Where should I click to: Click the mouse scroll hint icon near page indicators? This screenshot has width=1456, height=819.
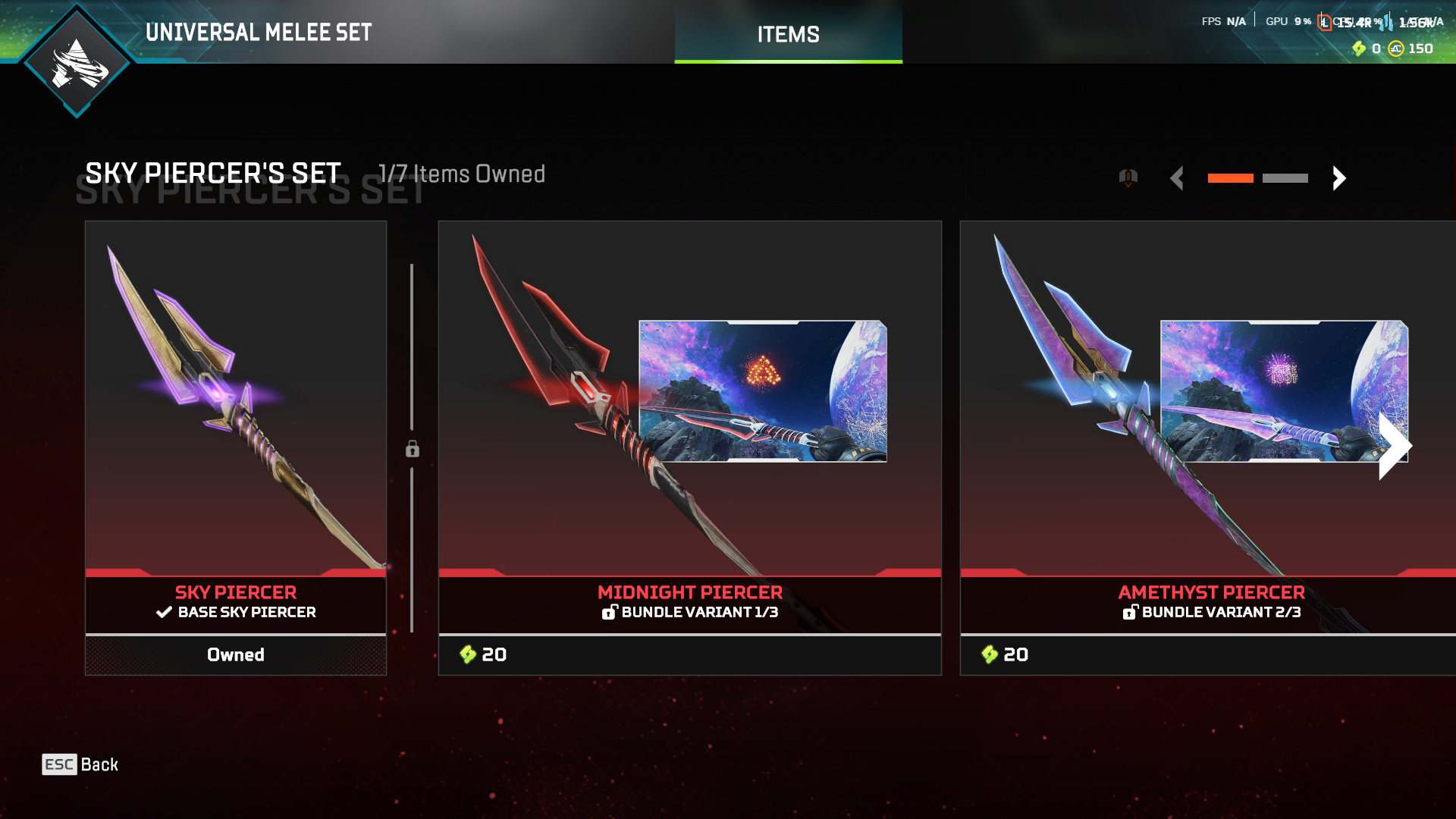pos(1127,177)
